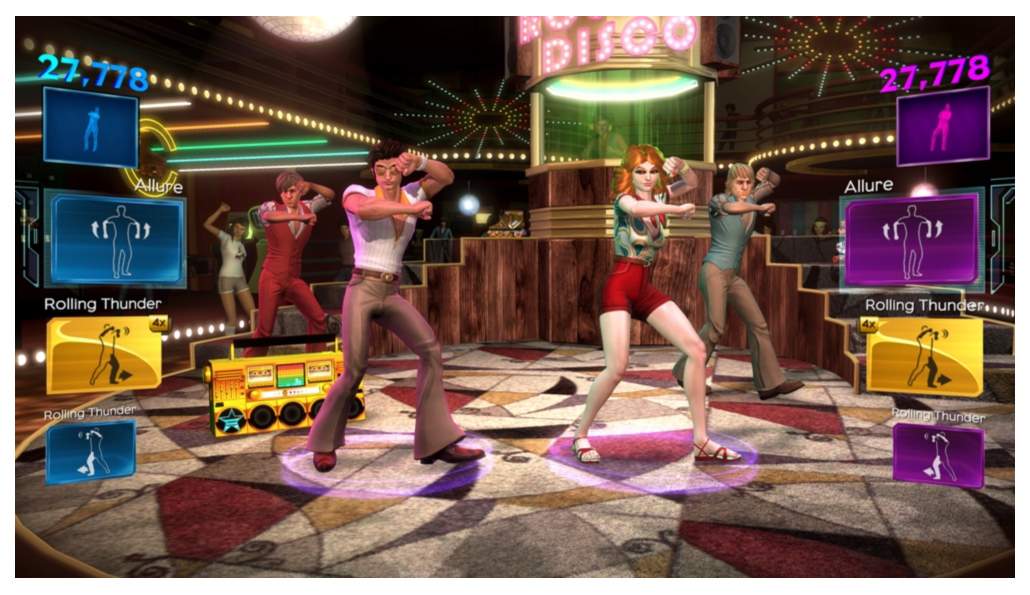This screenshot has height=595, width=1030.
Task: Select the purple Allure move card
Action: tap(911, 240)
